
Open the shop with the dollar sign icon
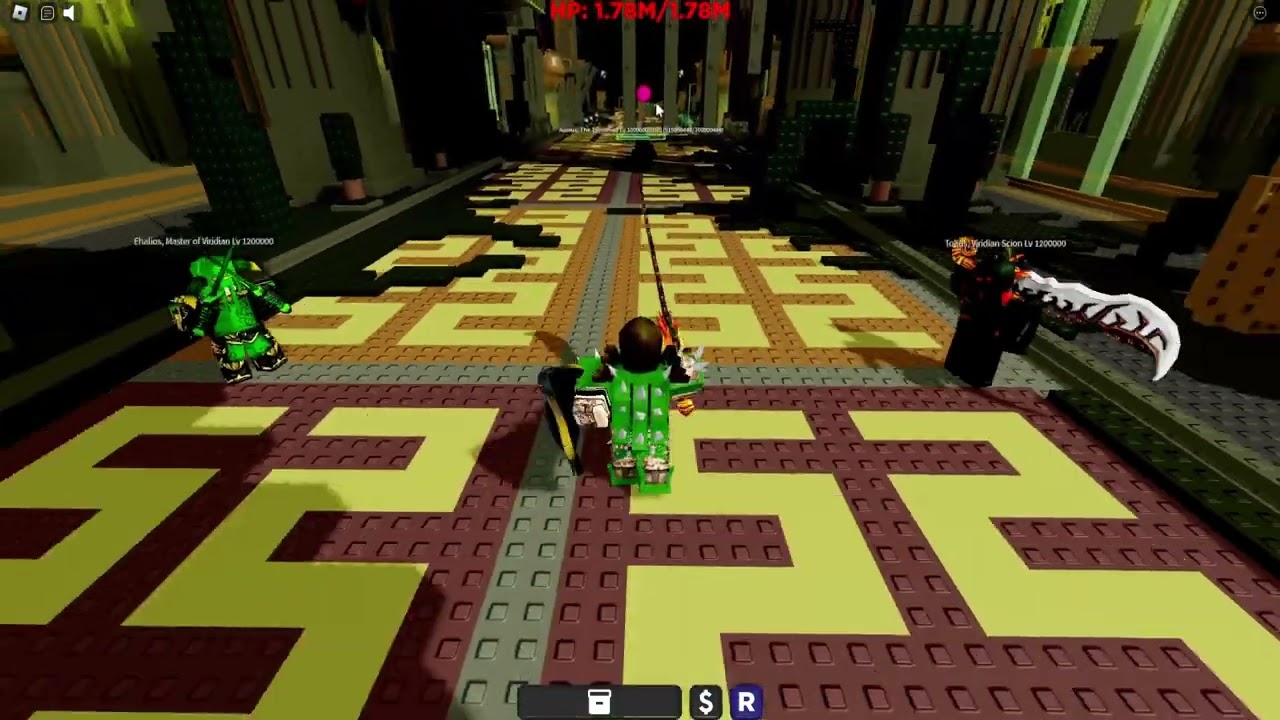click(705, 701)
